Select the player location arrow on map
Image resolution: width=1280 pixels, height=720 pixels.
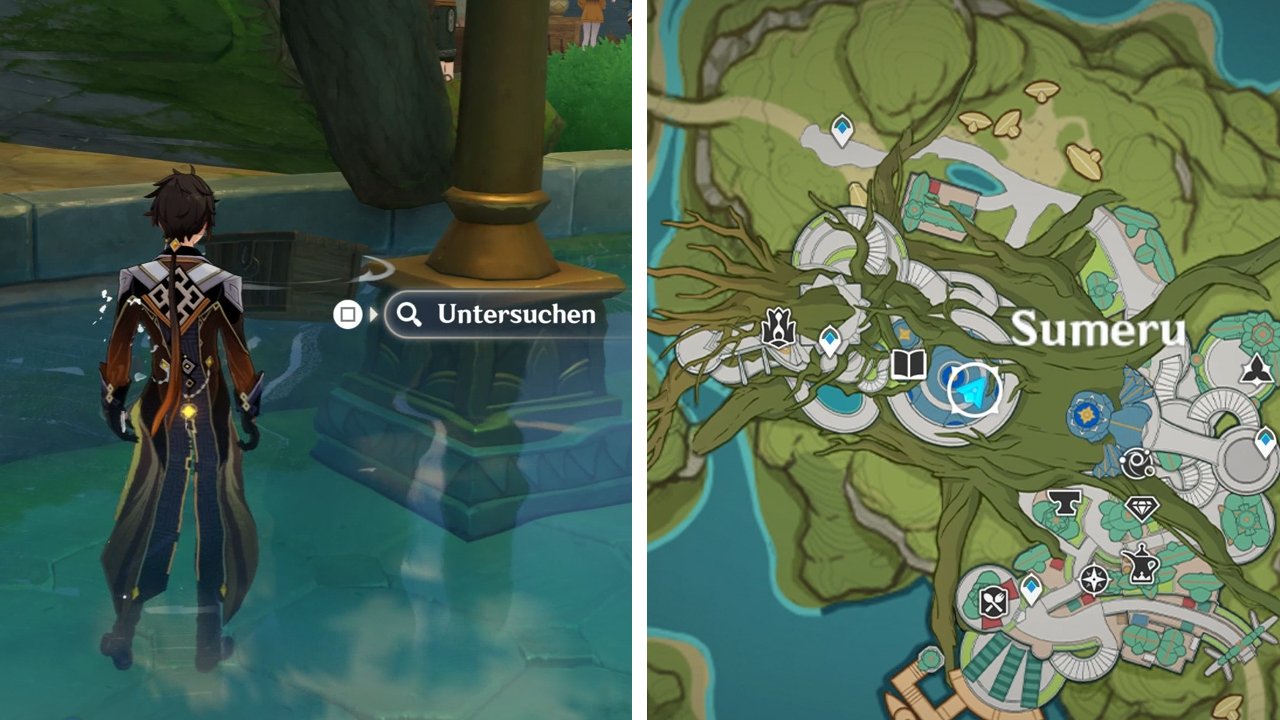click(x=973, y=390)
